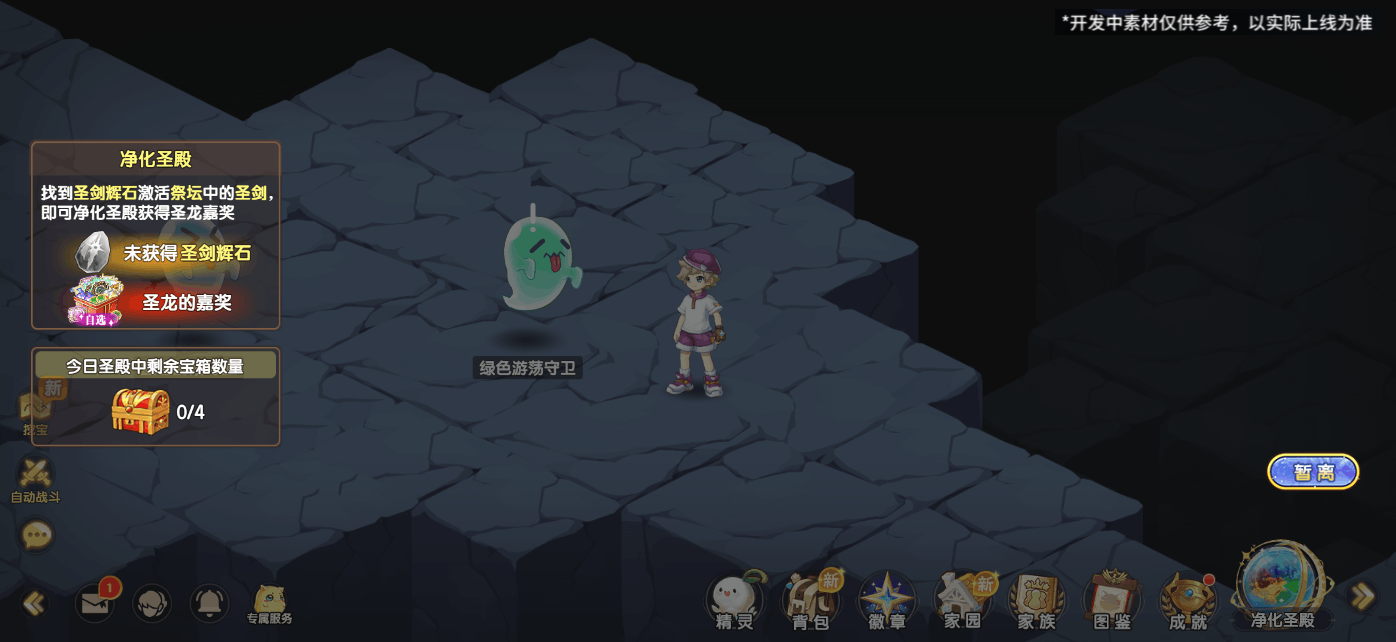This screenshot has height=642, width=1396.
Task: View the 成就 achievements trophy
Action: click(x=1187, y=600)
